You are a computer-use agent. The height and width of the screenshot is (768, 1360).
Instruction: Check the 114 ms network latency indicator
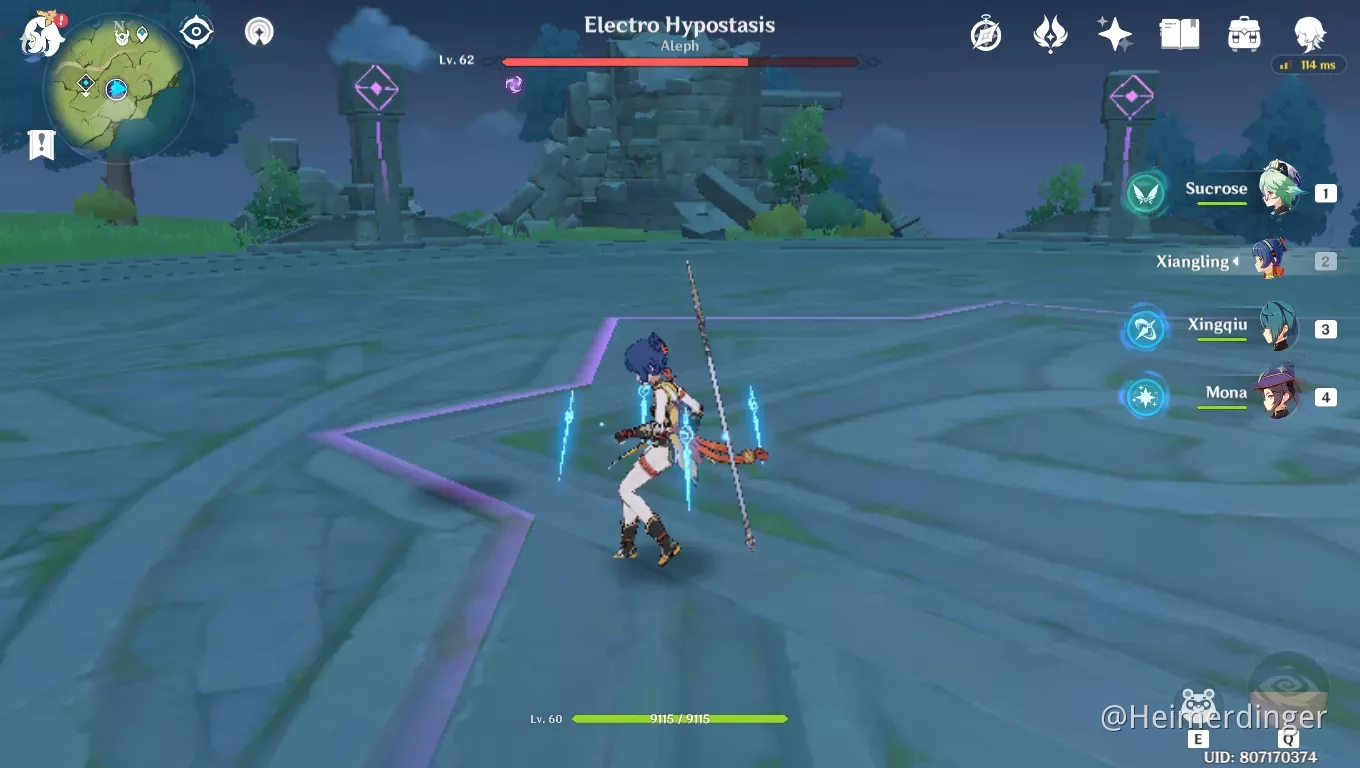pos(1310,65)
